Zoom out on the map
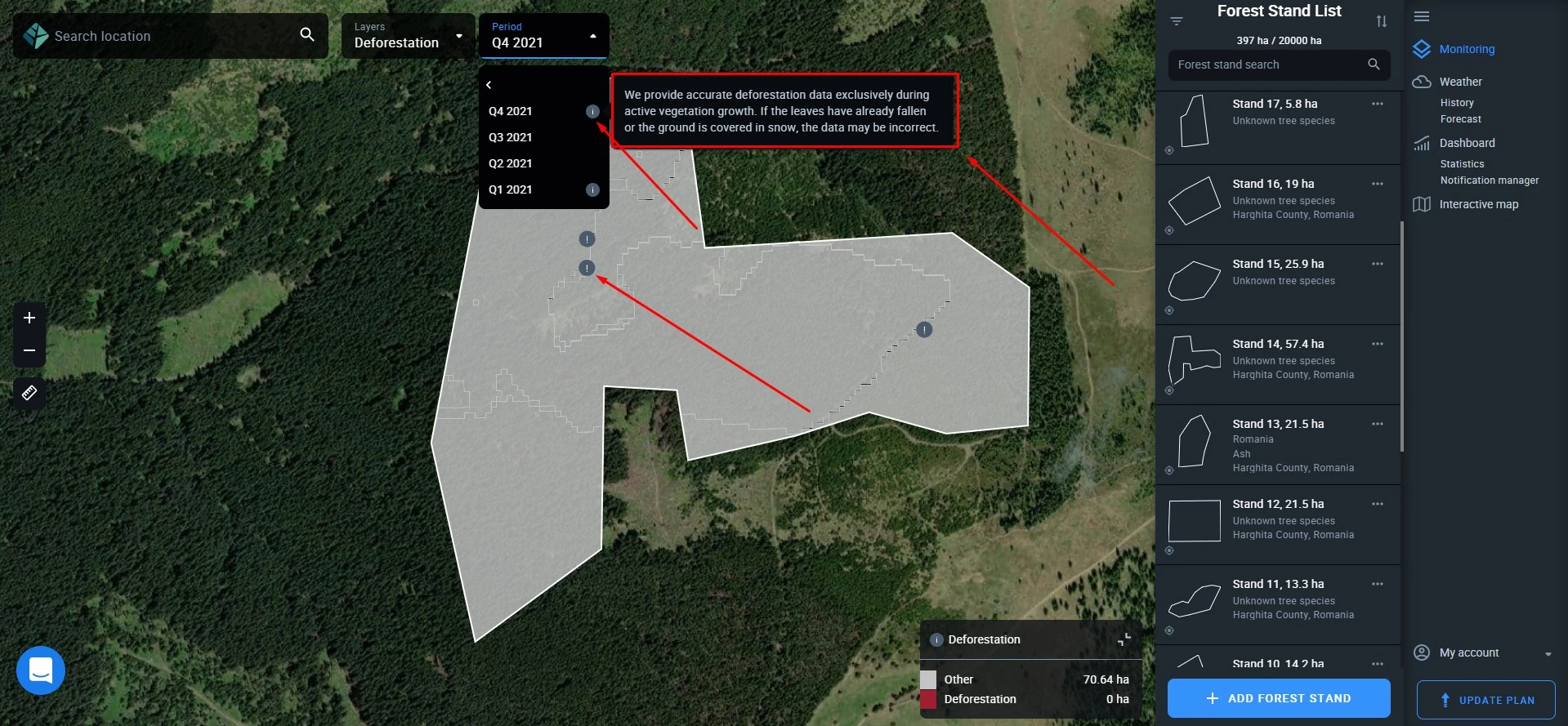Screen dimensions: 1568x726 click(29, 350)
